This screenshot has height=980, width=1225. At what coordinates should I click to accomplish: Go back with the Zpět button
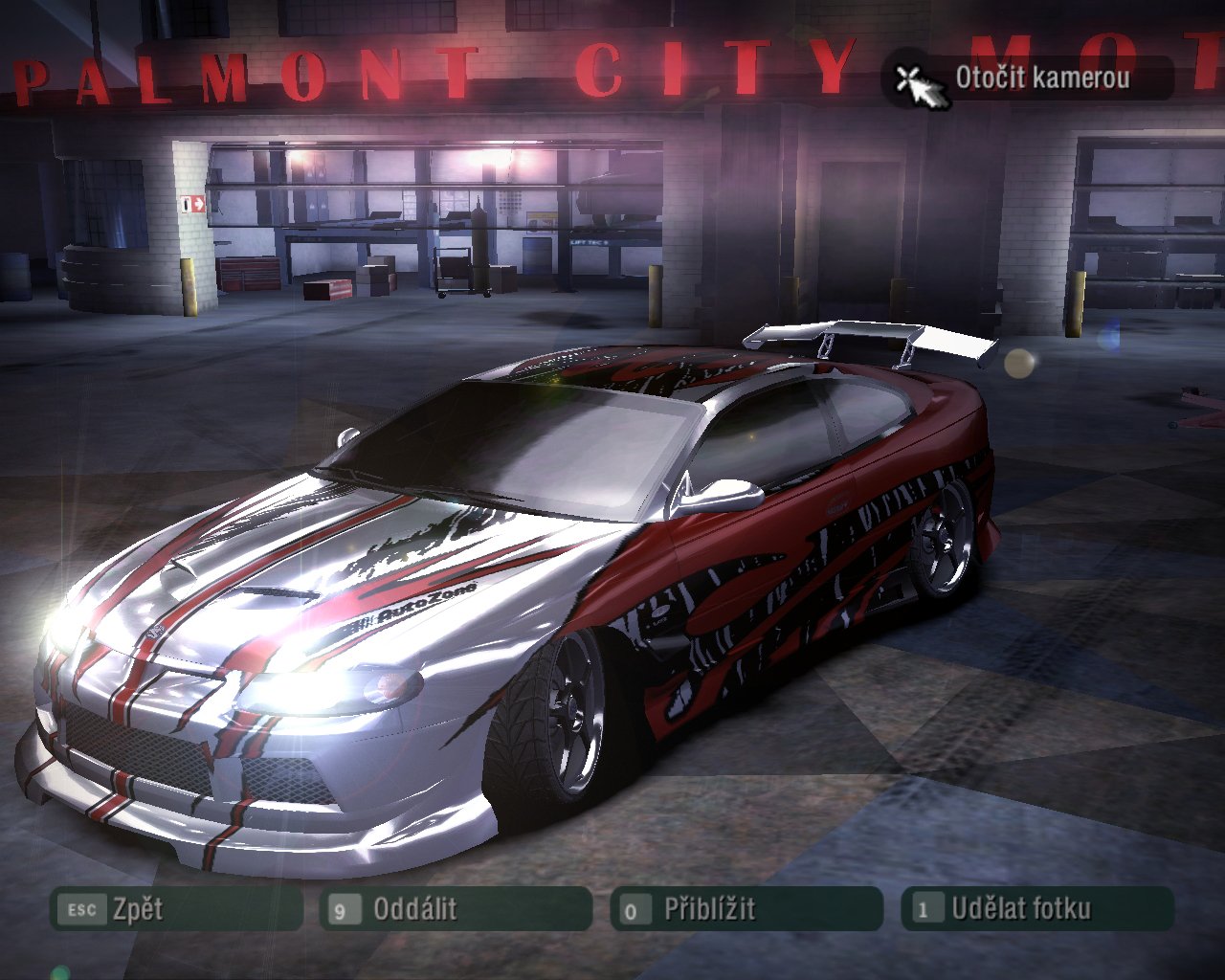tap(175, 909)
